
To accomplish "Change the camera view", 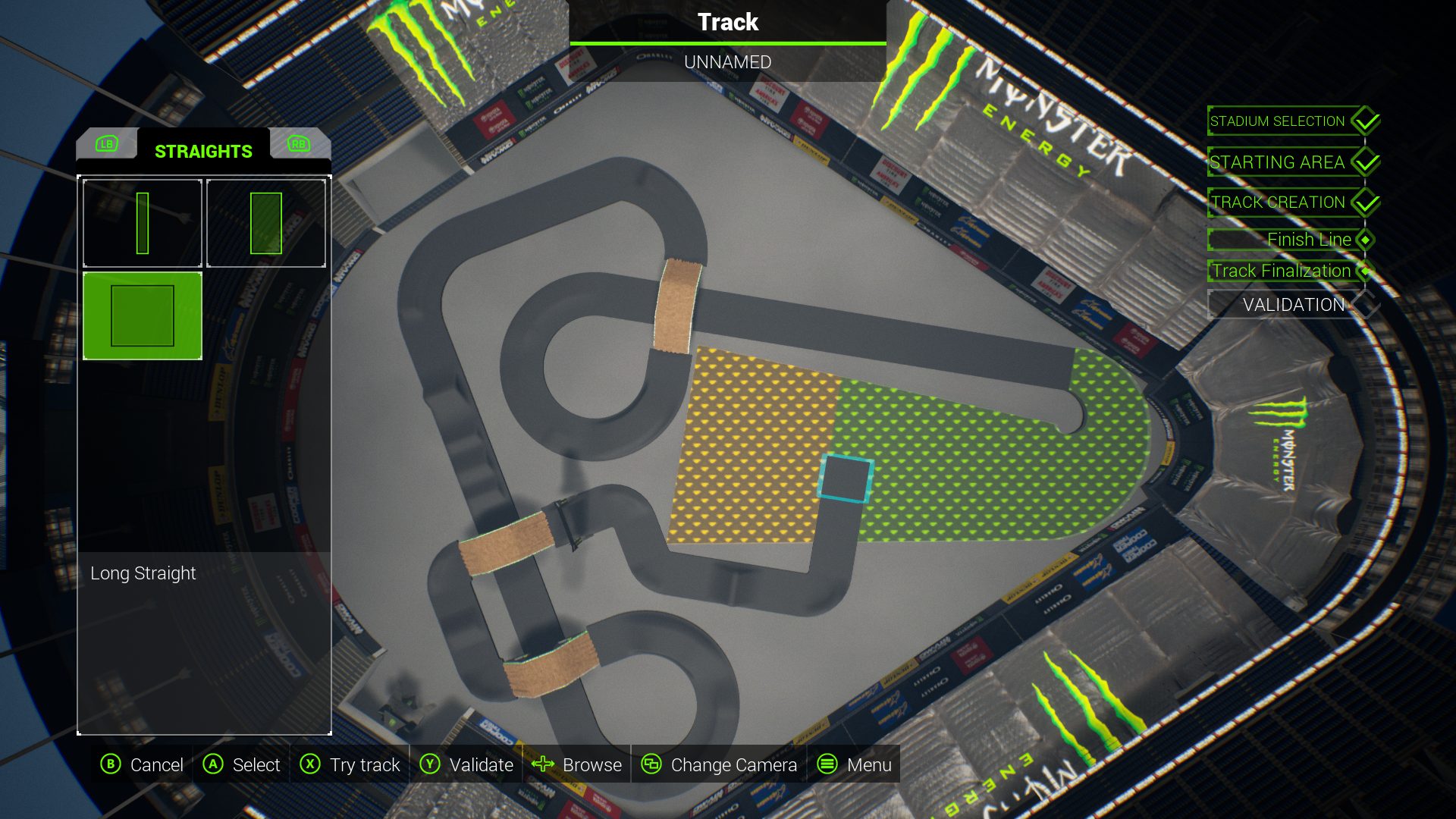I will click(x=719, y=764).
